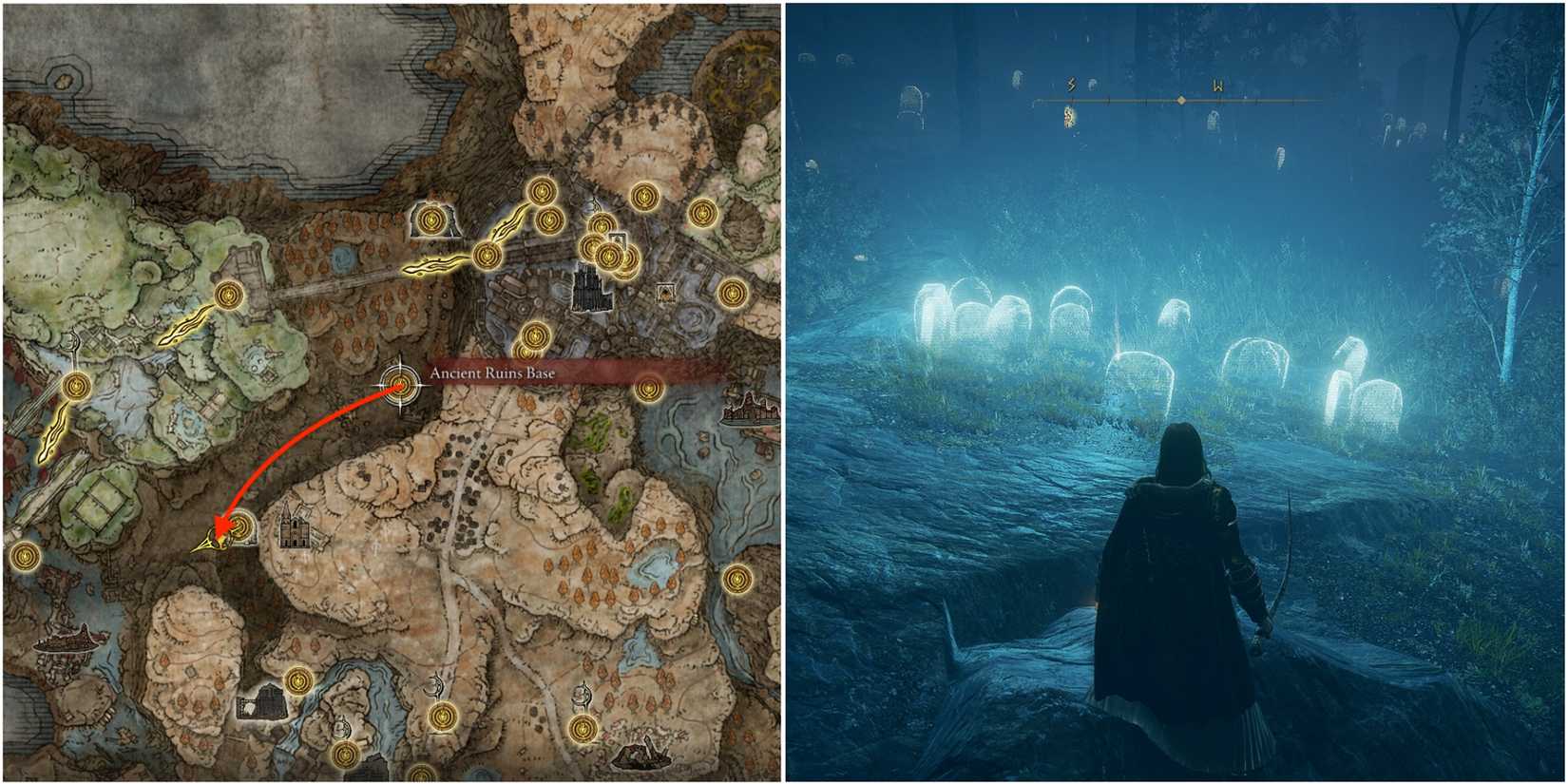Select the painting marker near the clustered graces
This screenshot has width=1568, height=784.
pos(616,240)
